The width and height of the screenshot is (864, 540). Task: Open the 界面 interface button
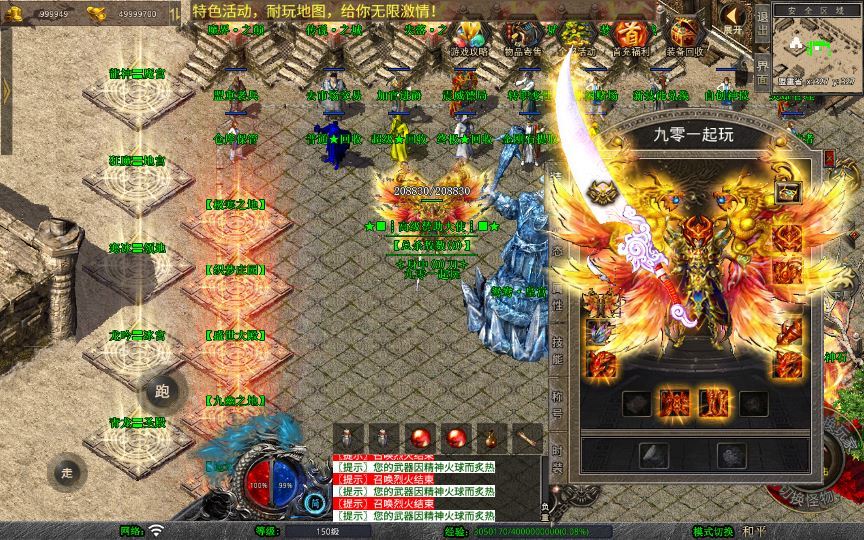[x=761, y=72]
